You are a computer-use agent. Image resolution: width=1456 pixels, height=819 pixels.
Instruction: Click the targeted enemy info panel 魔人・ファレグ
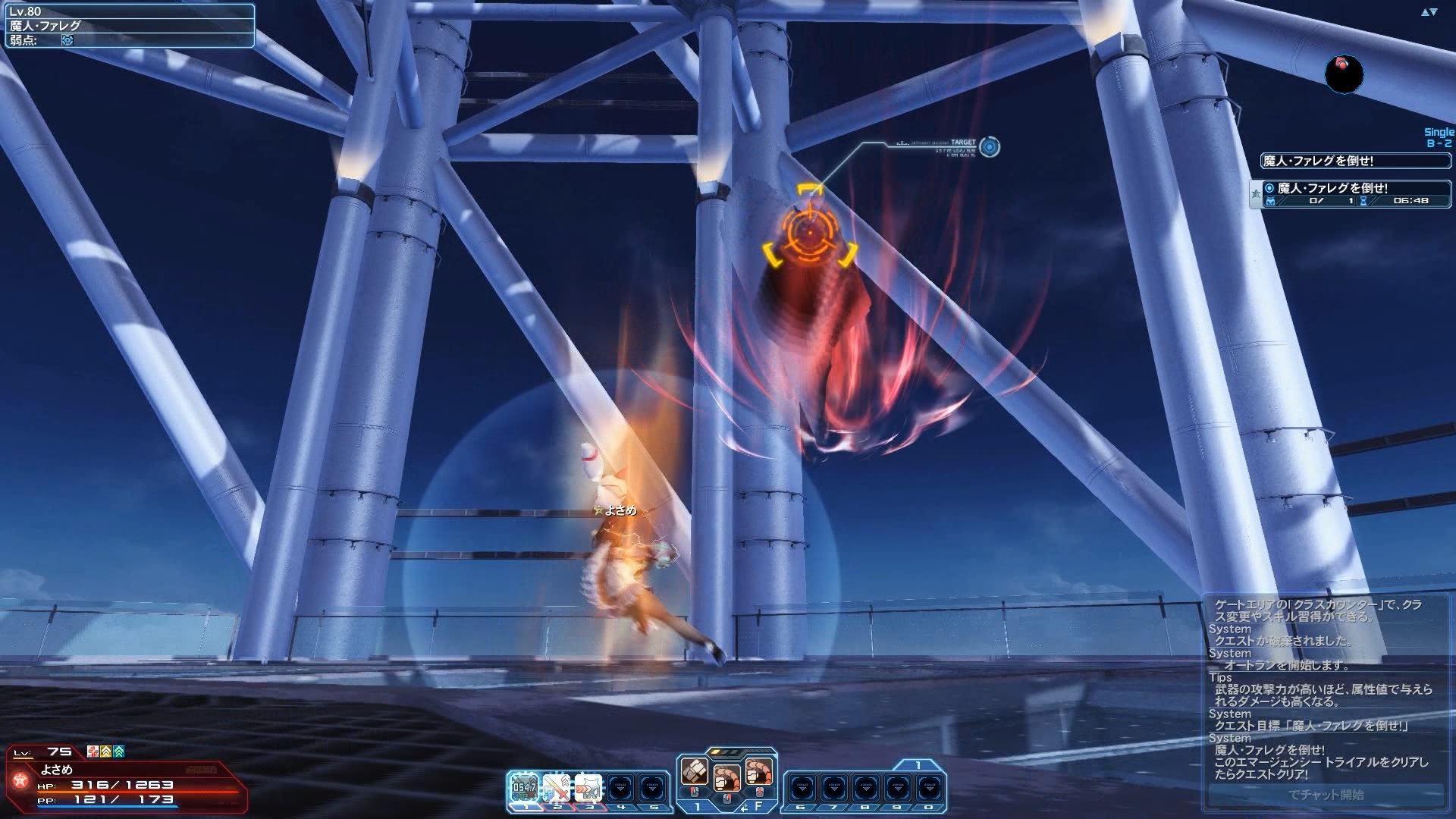tap(129, 26)
